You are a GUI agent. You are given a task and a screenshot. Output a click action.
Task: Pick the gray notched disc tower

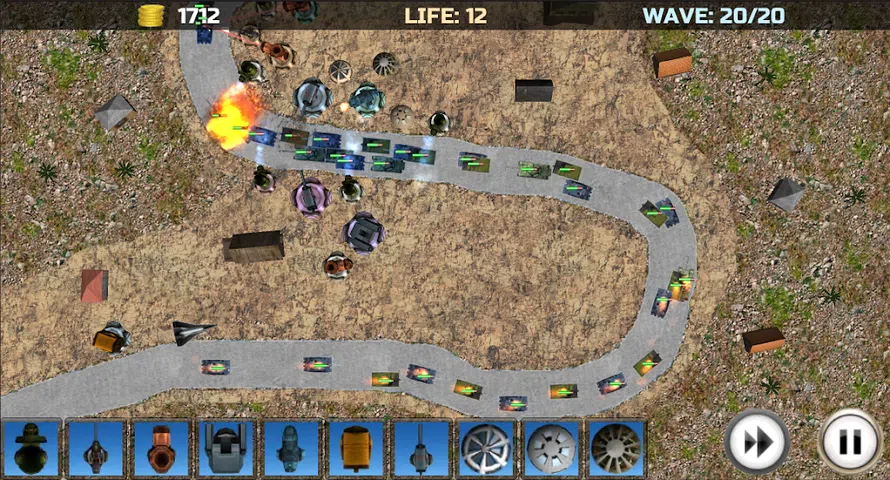(551, 447)
